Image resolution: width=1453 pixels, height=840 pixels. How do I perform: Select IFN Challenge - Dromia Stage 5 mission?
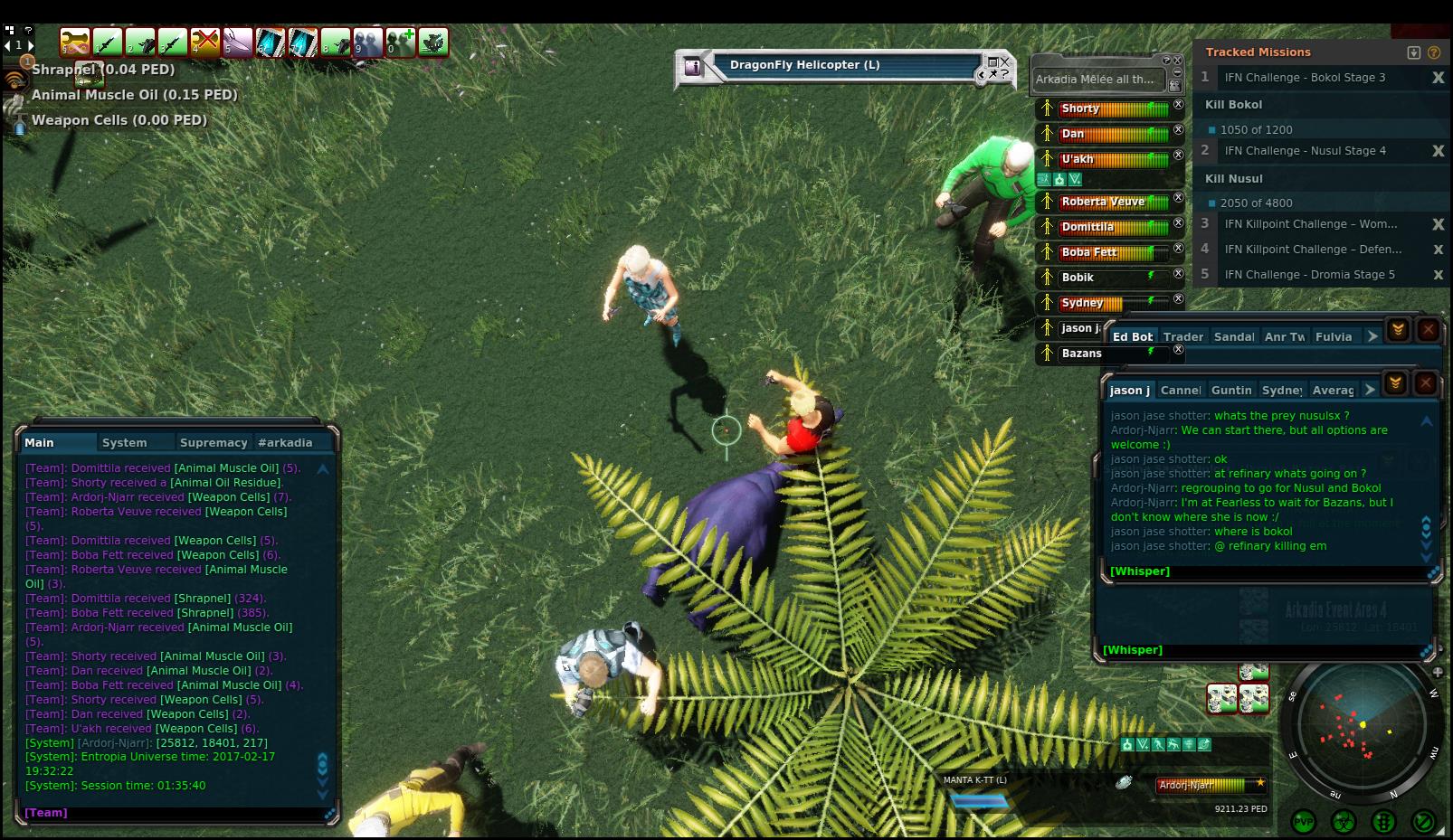[1309, 274]
